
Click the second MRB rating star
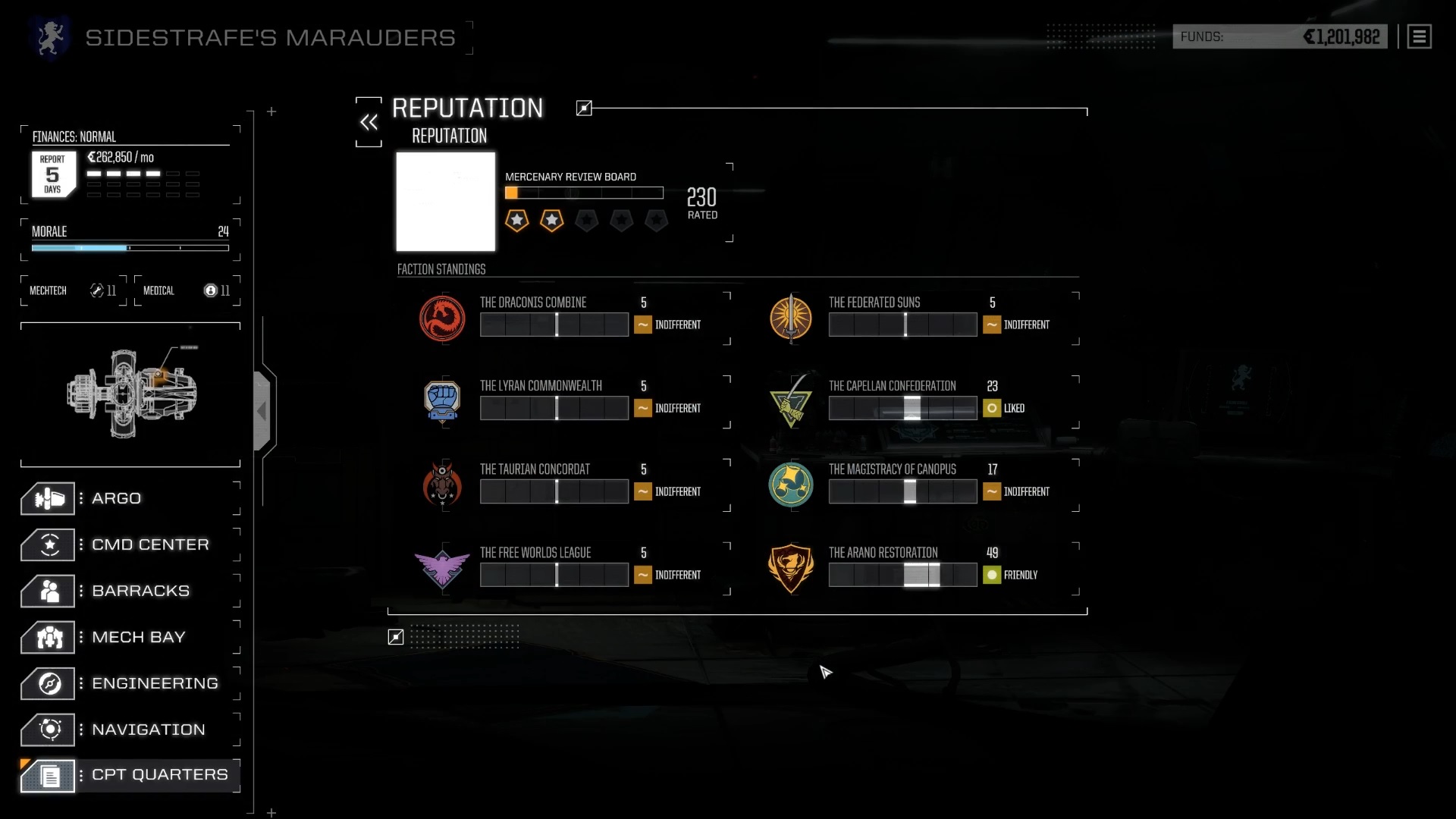[551, 221]
